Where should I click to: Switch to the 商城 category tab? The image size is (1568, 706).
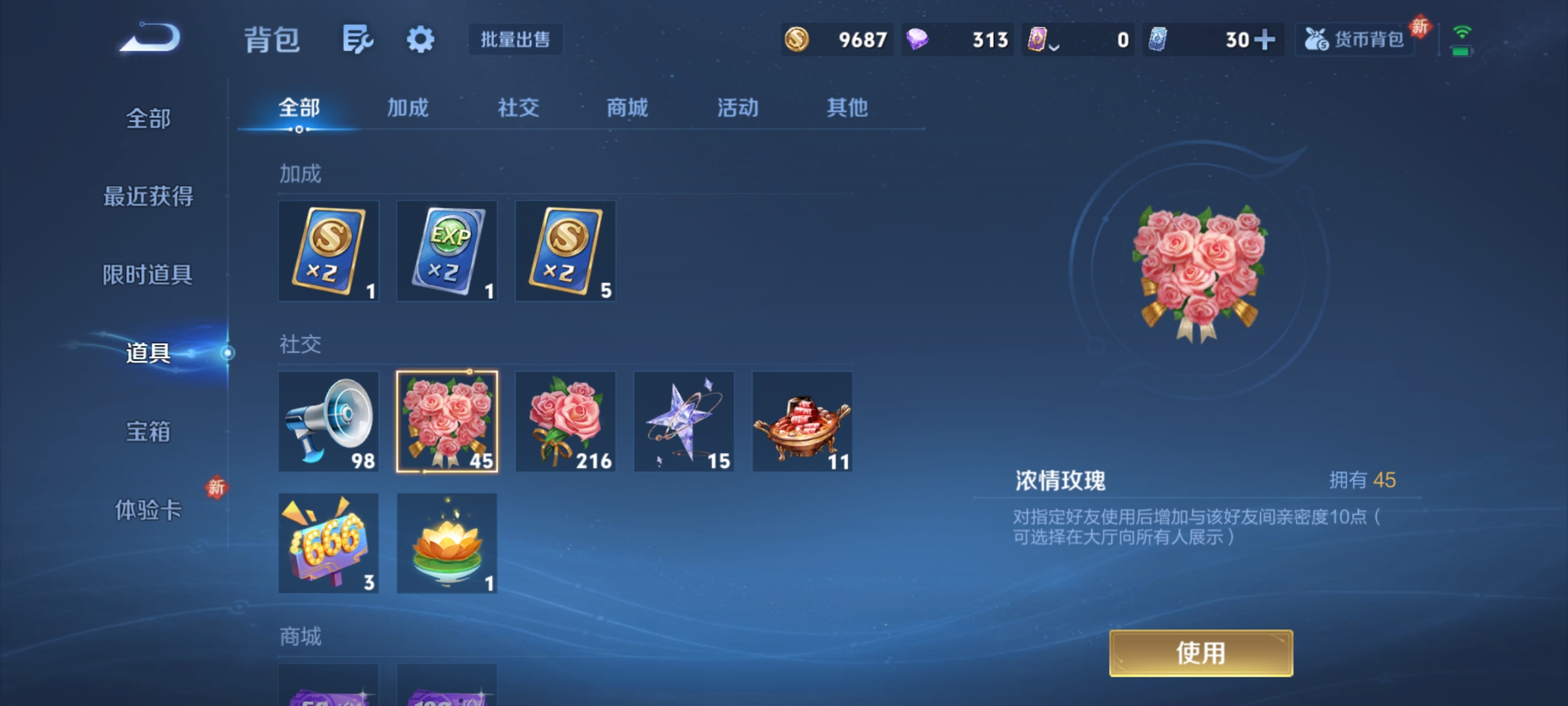626,108
